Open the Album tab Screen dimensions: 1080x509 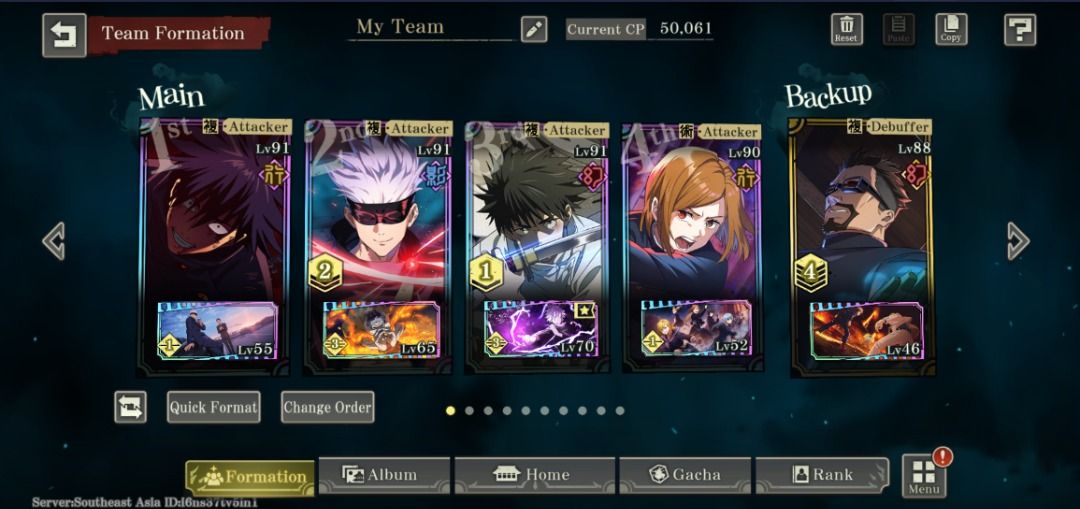pos(381,475)
